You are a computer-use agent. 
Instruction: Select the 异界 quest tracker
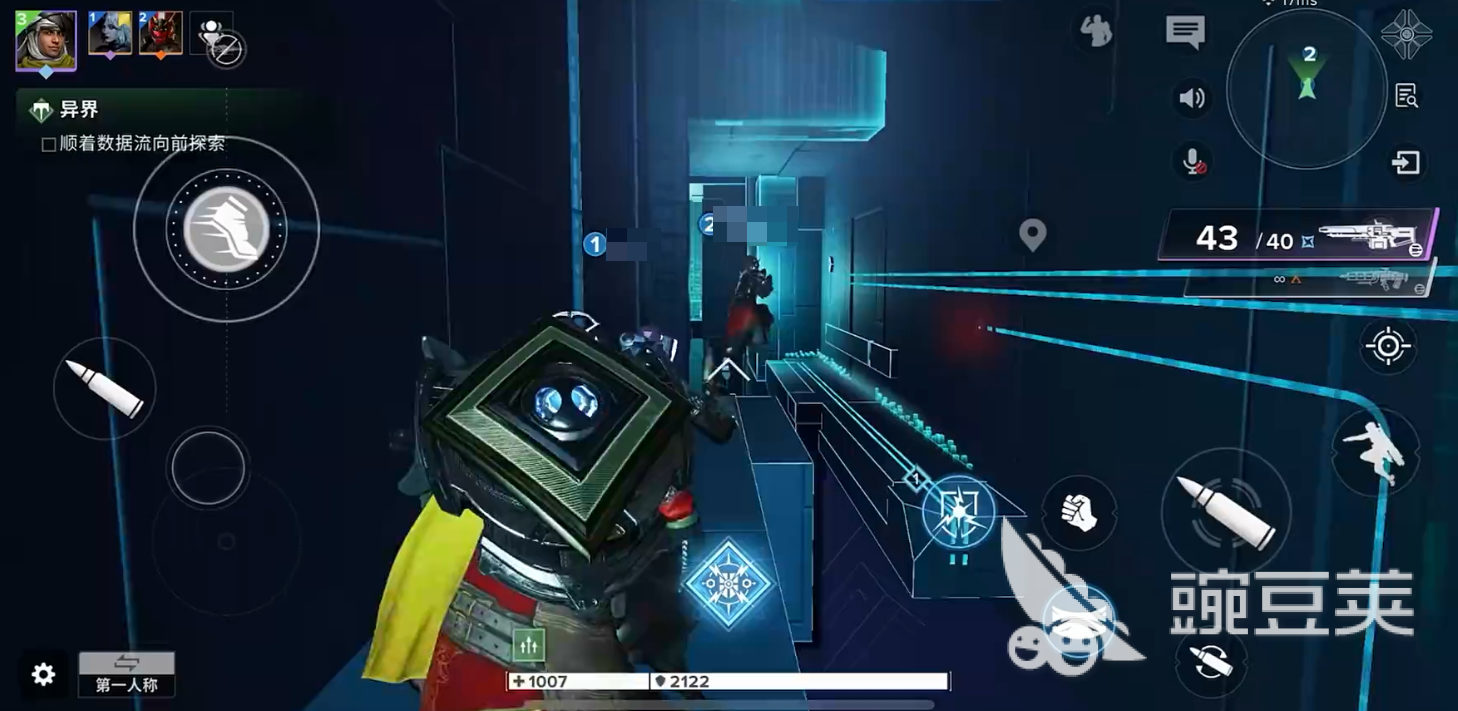tap(79, 110)
